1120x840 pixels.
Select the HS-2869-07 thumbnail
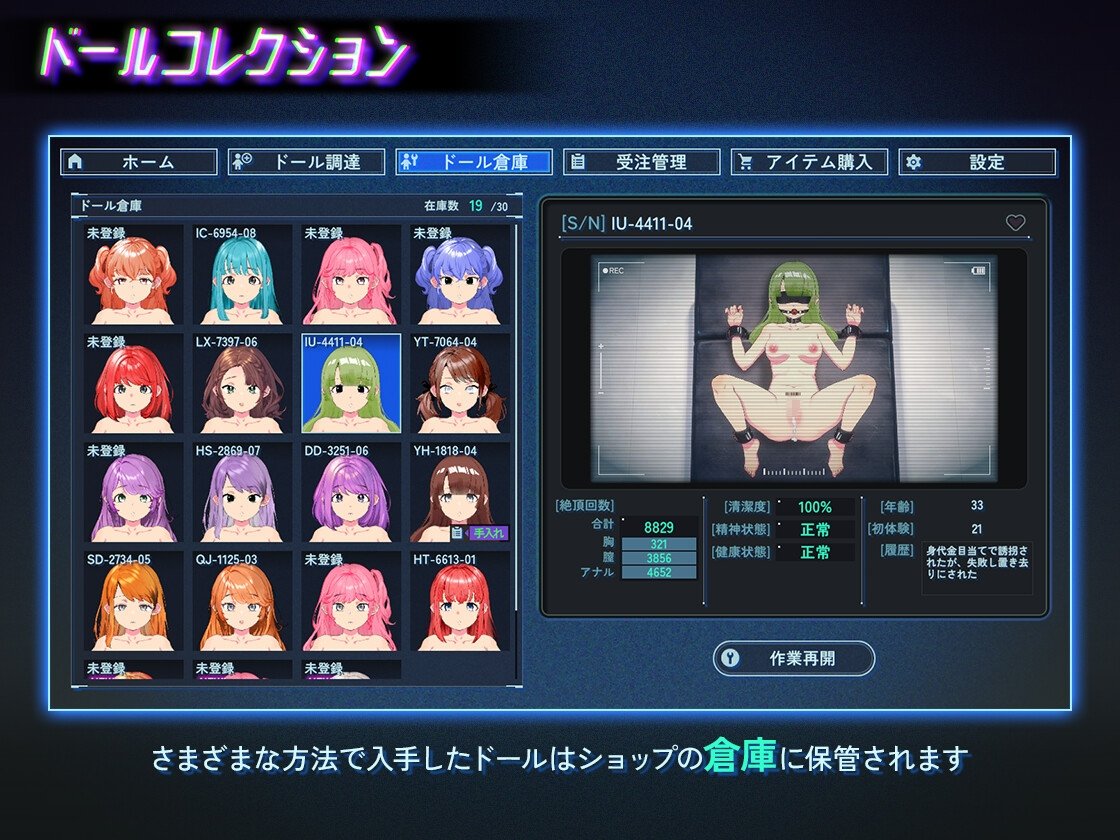tap(243, 494)
